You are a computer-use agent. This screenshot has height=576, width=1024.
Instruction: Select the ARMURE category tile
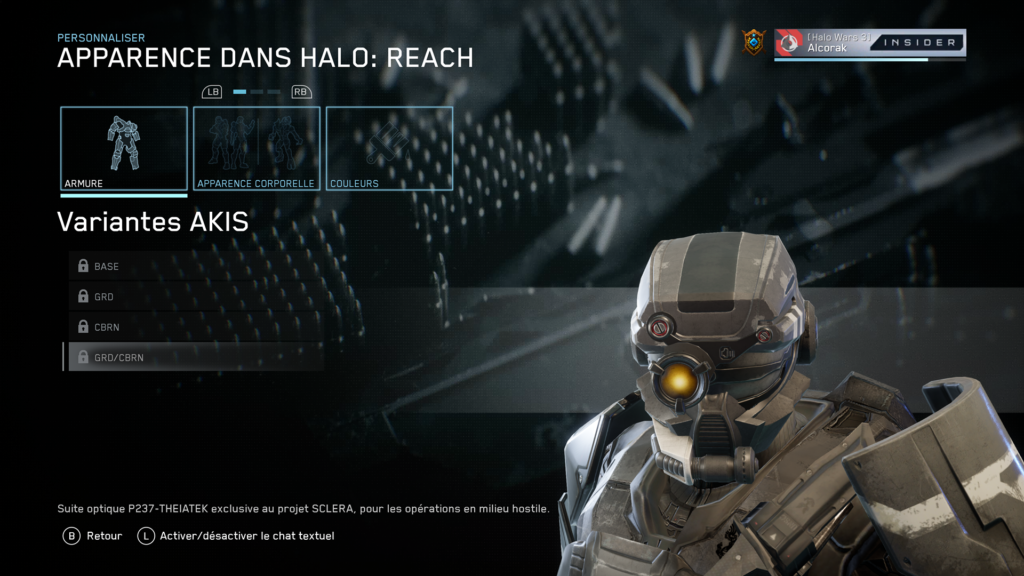pos(124,148)
